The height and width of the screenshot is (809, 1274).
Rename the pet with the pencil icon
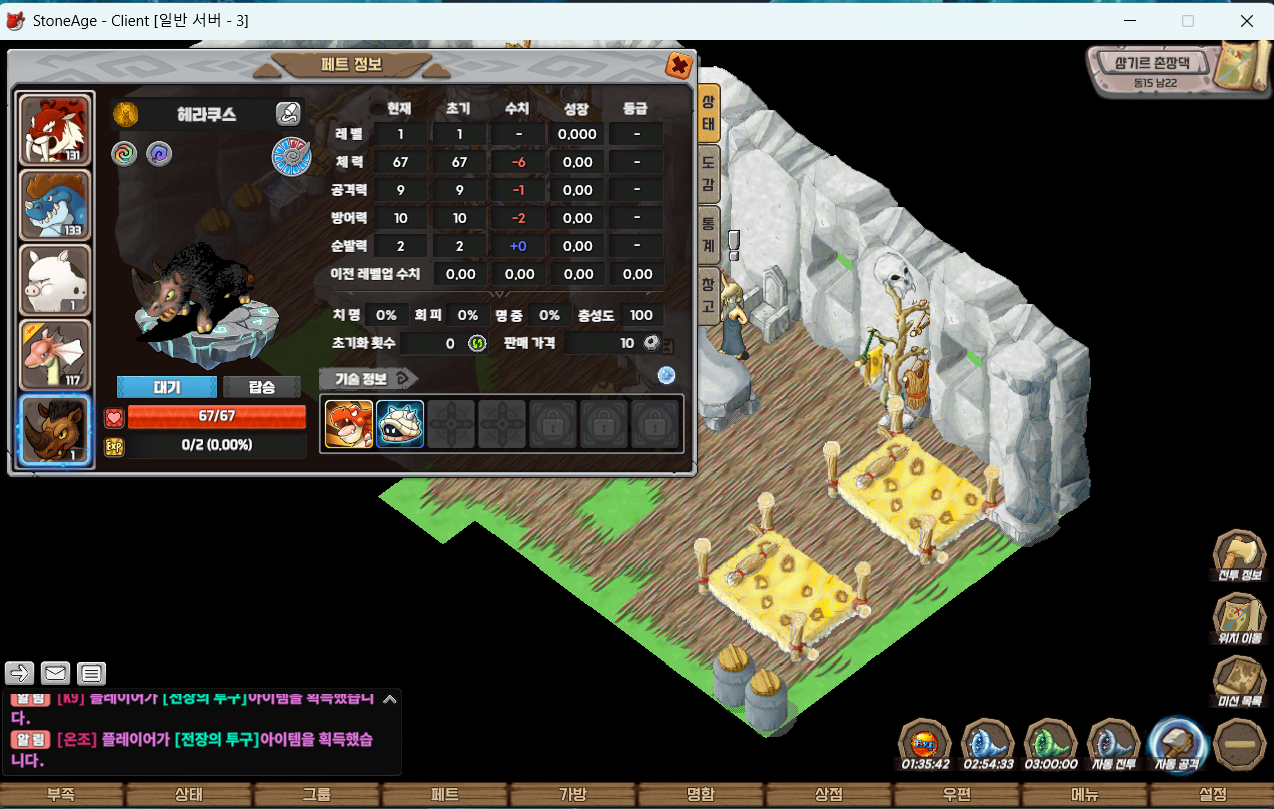pyautogui.click(x=288, y=114)
